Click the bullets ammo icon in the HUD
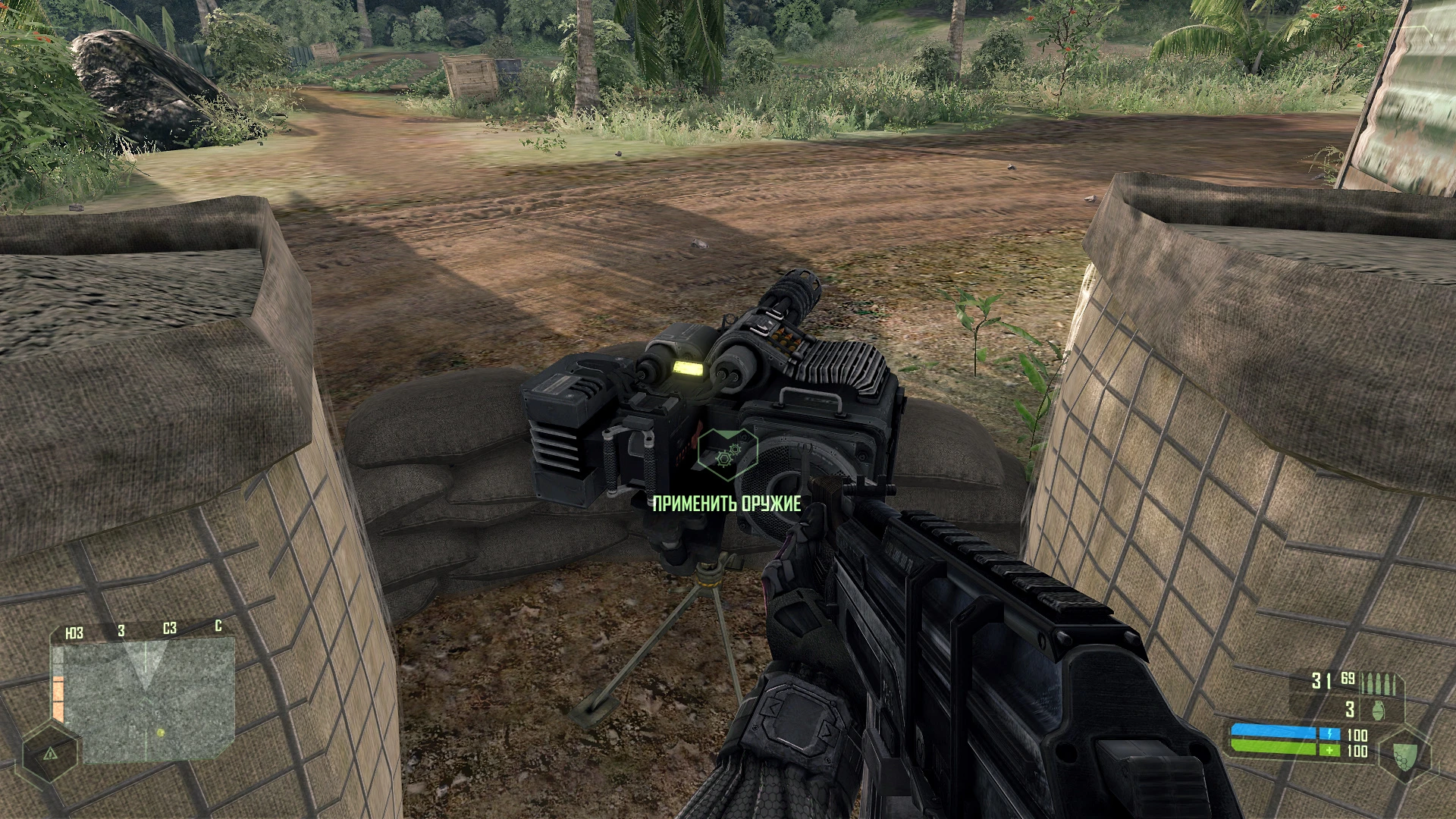Image resolution: width=1456 pixels, height=819 pixels. click(1378, 684)
